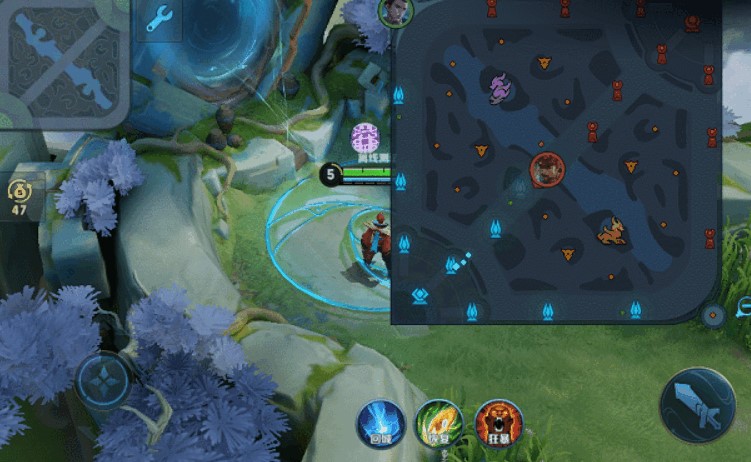Click the blue base crystal marker on the map
This screenshot has height=462, width=751.
420,296
